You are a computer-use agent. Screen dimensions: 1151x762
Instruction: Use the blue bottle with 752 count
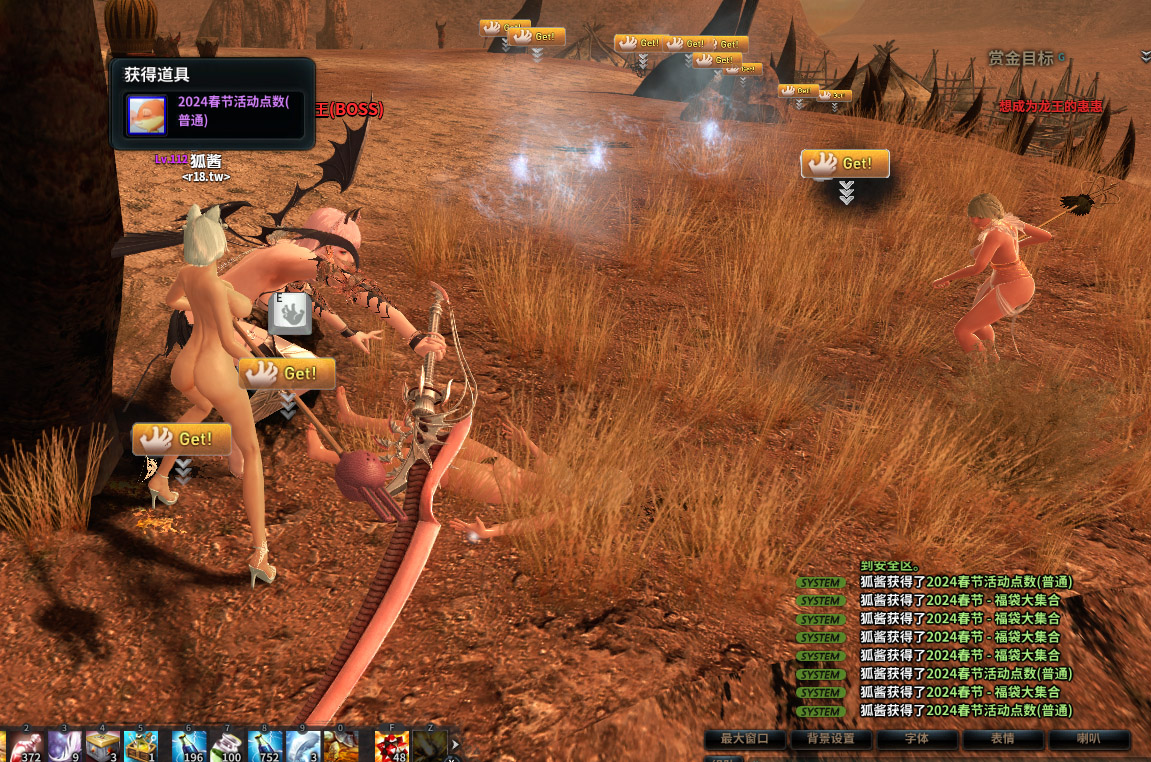(266, 747)
